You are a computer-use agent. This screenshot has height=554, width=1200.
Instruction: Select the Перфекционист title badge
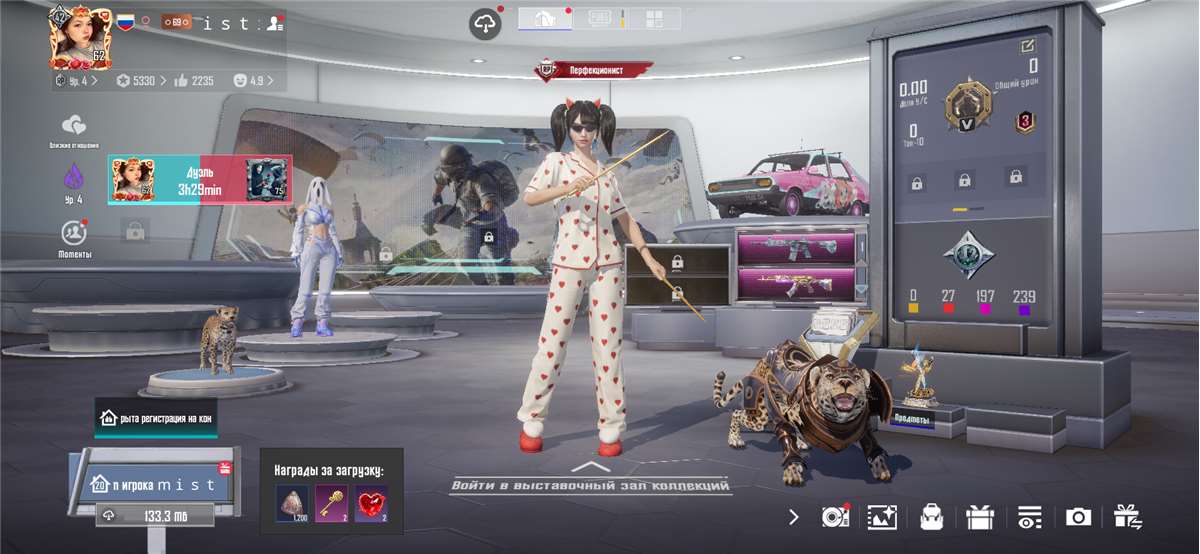pos(594,70)
